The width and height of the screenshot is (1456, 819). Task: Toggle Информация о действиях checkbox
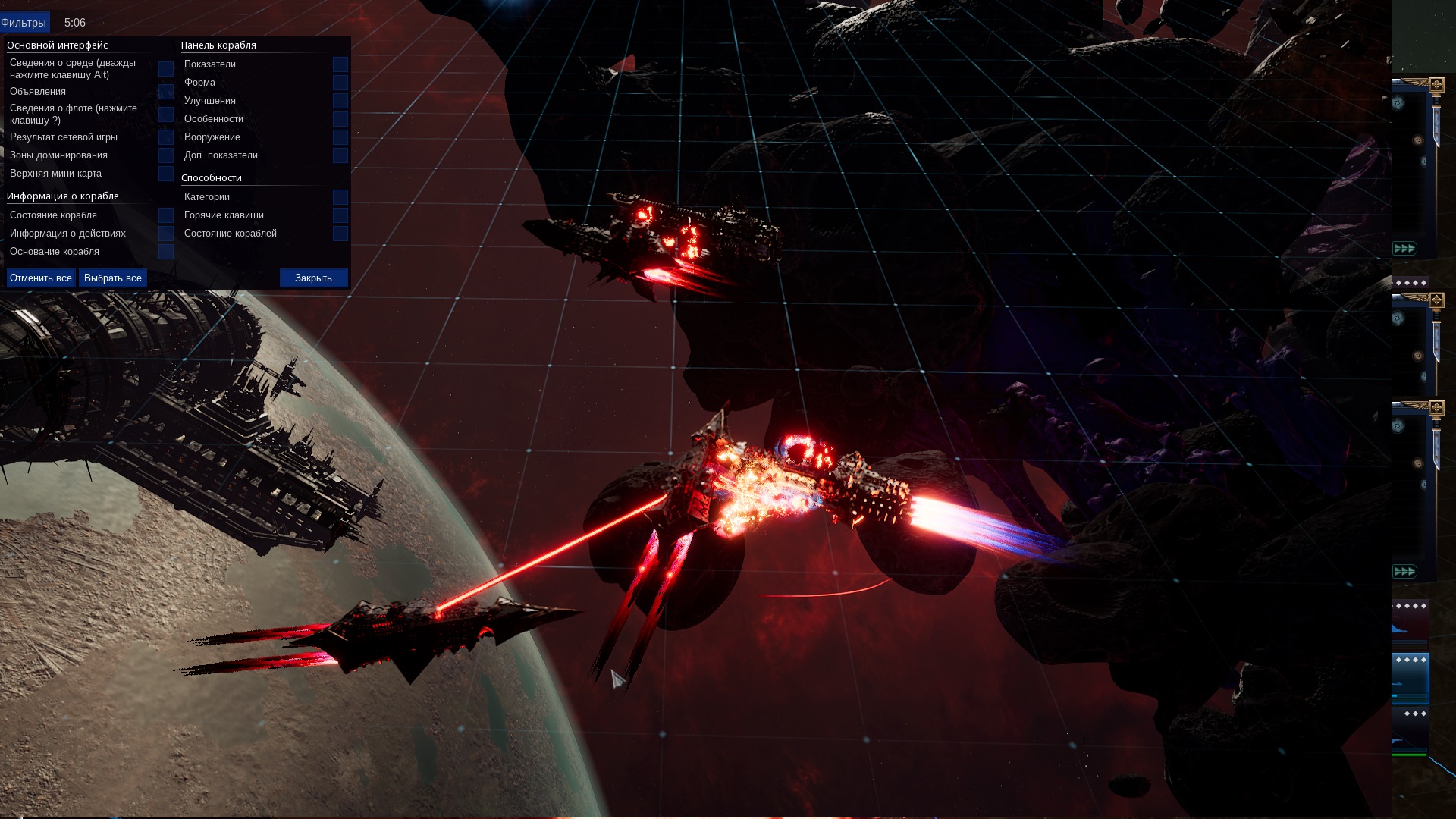click(166, 234)
